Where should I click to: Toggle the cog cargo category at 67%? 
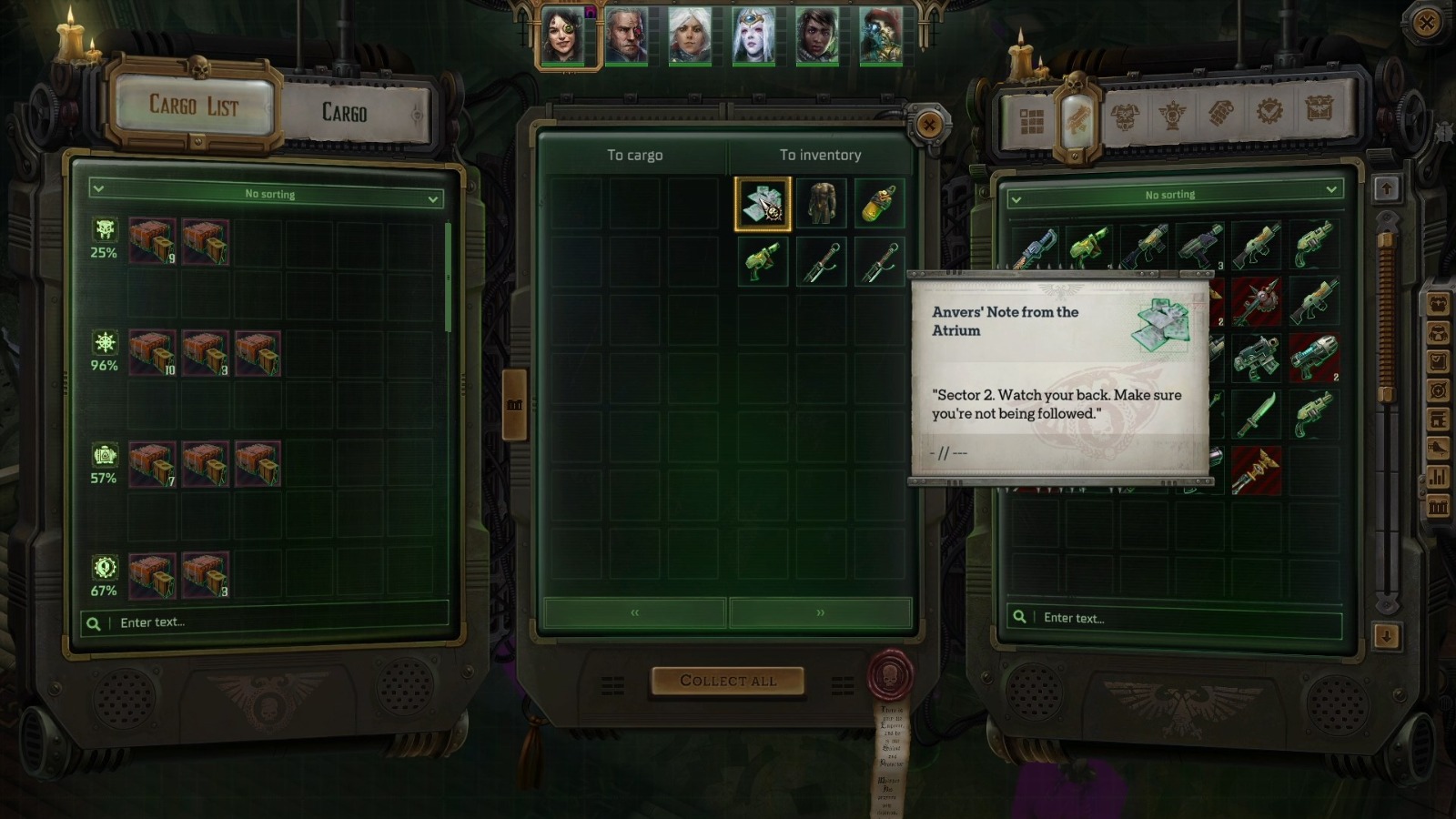click(x=104, y=569)
